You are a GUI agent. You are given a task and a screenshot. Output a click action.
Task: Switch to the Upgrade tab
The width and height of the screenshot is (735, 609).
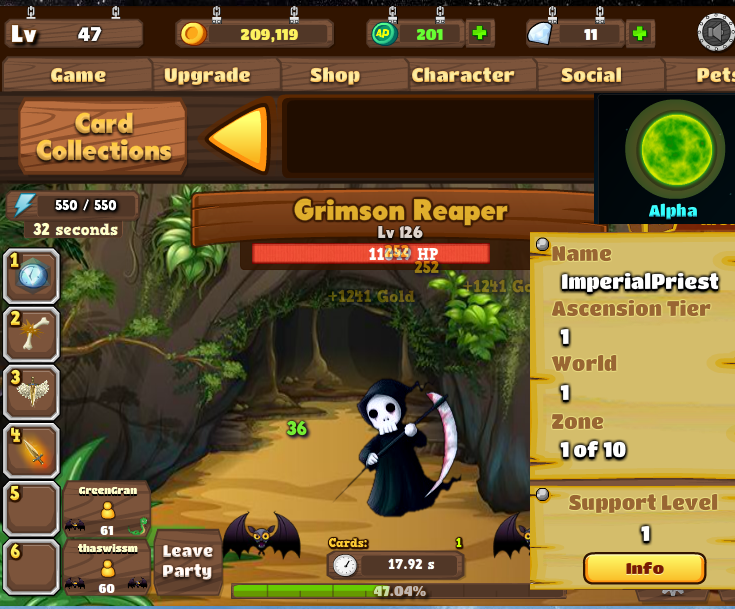click(207, 75)
